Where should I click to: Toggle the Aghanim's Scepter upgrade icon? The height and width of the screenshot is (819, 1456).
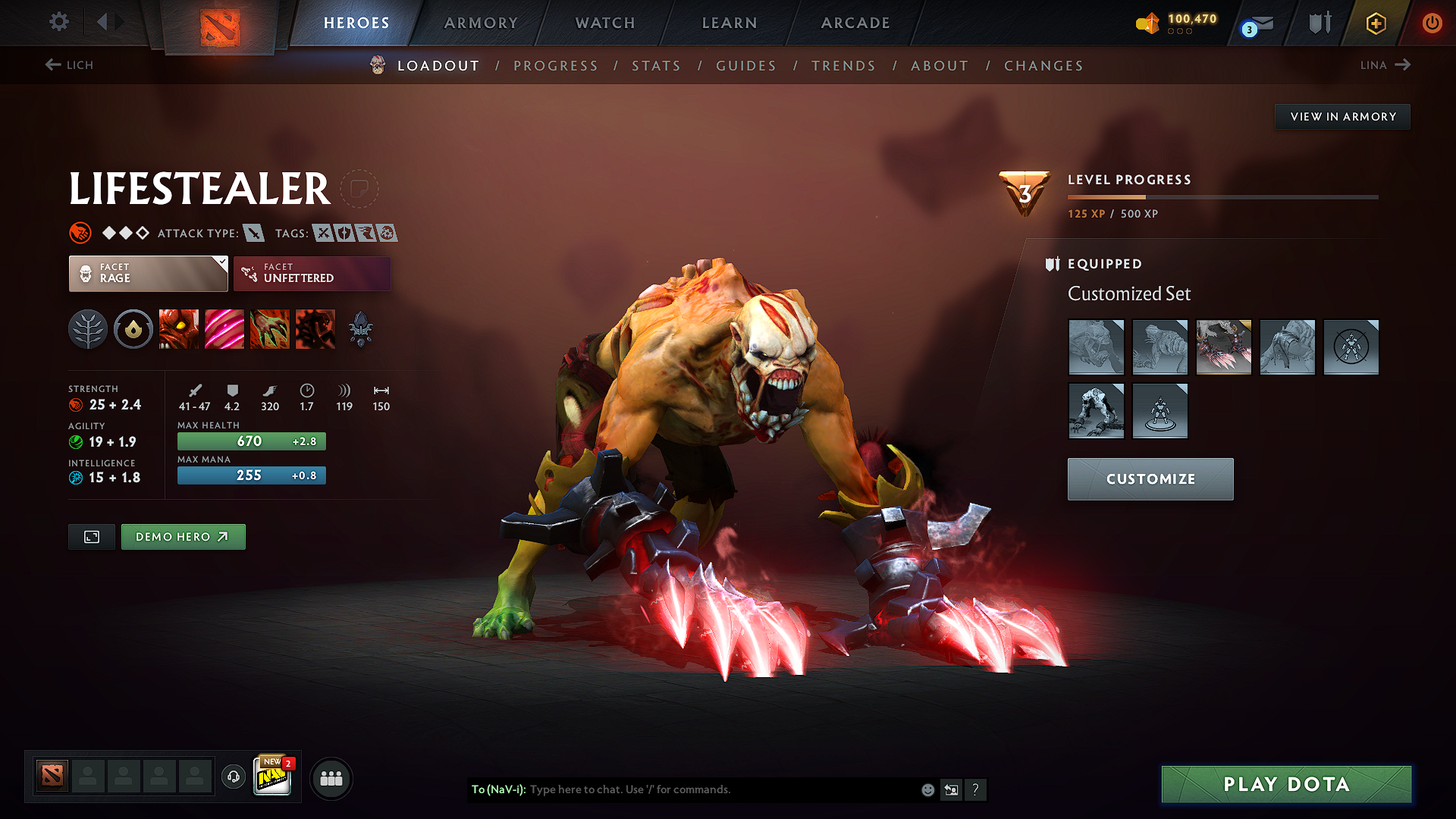coord(362,329)
